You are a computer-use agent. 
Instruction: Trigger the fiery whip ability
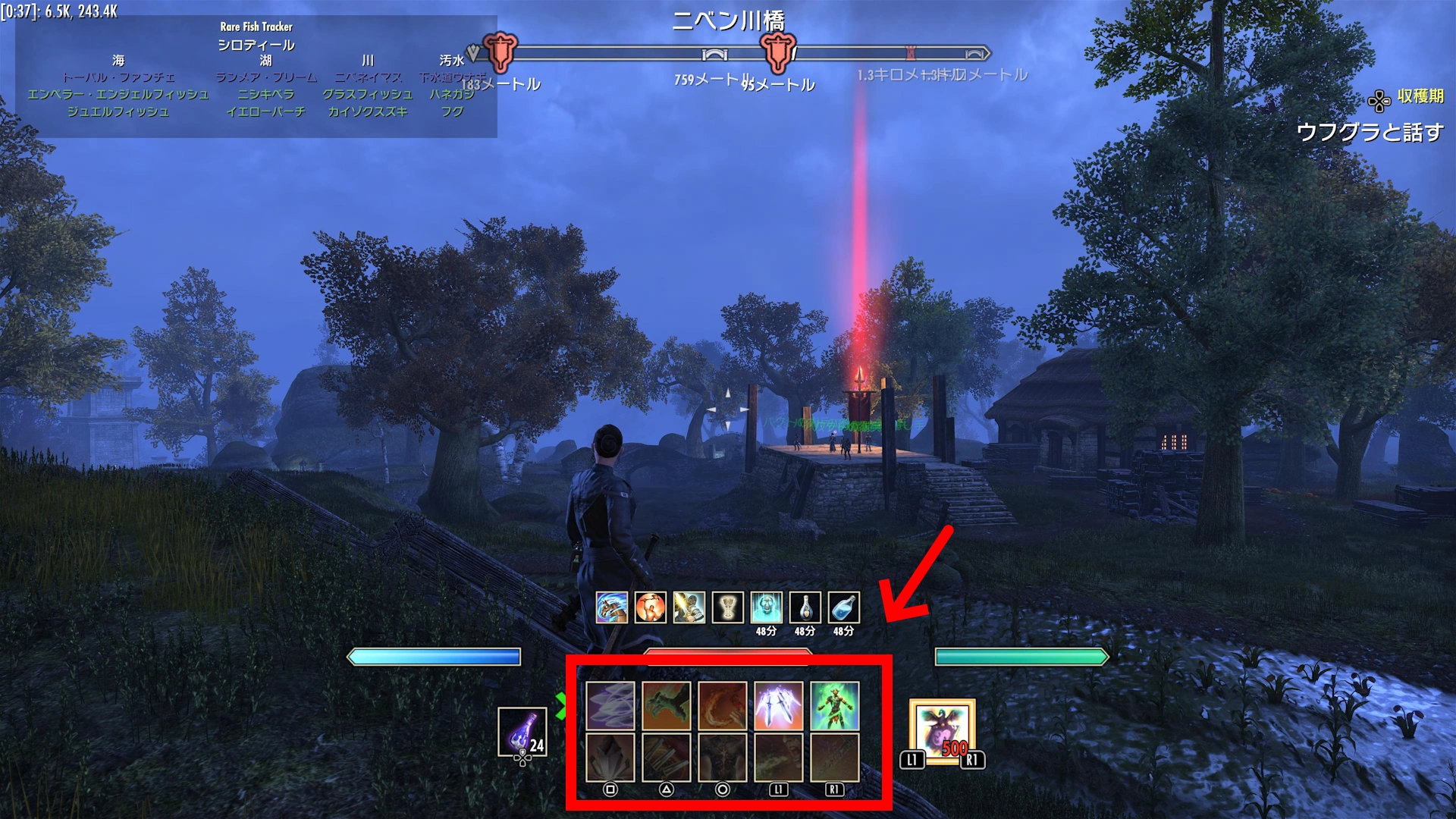(723, 705)
